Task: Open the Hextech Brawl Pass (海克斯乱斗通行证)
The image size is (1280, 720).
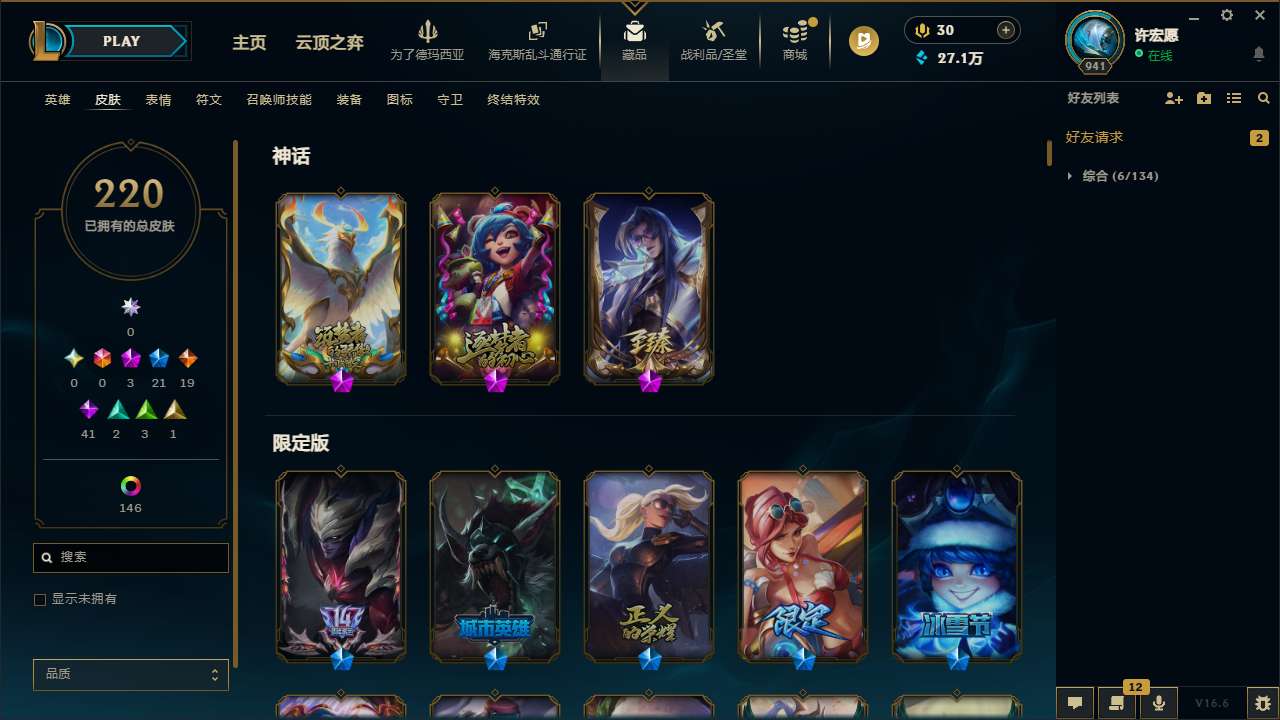Action: pyautogui.click(x=537, y=40)
